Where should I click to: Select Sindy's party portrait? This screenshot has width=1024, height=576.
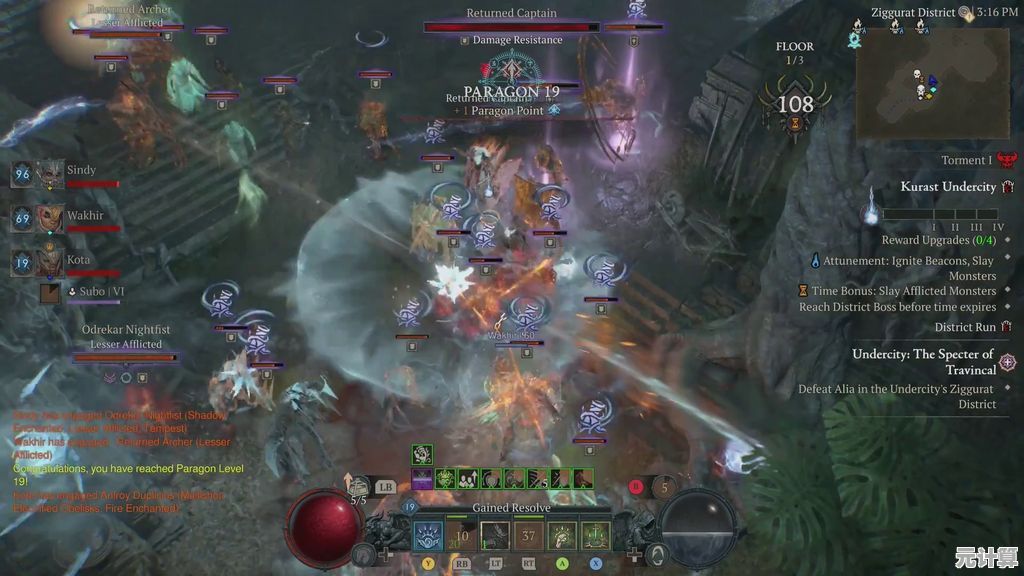50,174
